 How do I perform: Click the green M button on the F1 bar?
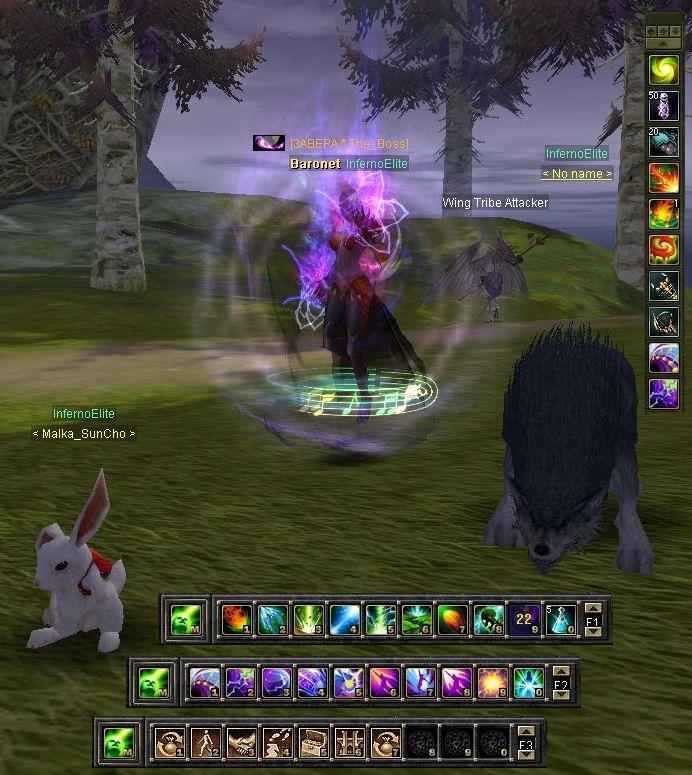pyautogui.click(x=186, y=620)
